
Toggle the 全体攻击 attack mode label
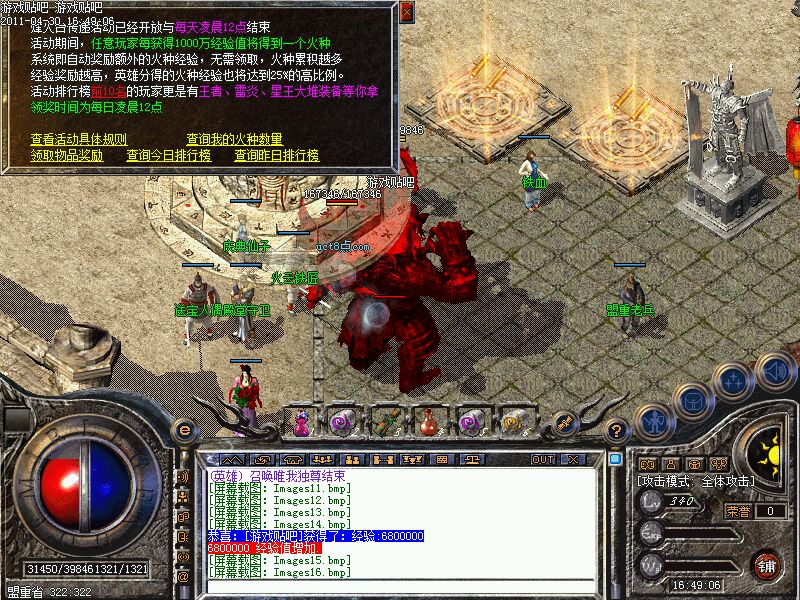point(739,481)
